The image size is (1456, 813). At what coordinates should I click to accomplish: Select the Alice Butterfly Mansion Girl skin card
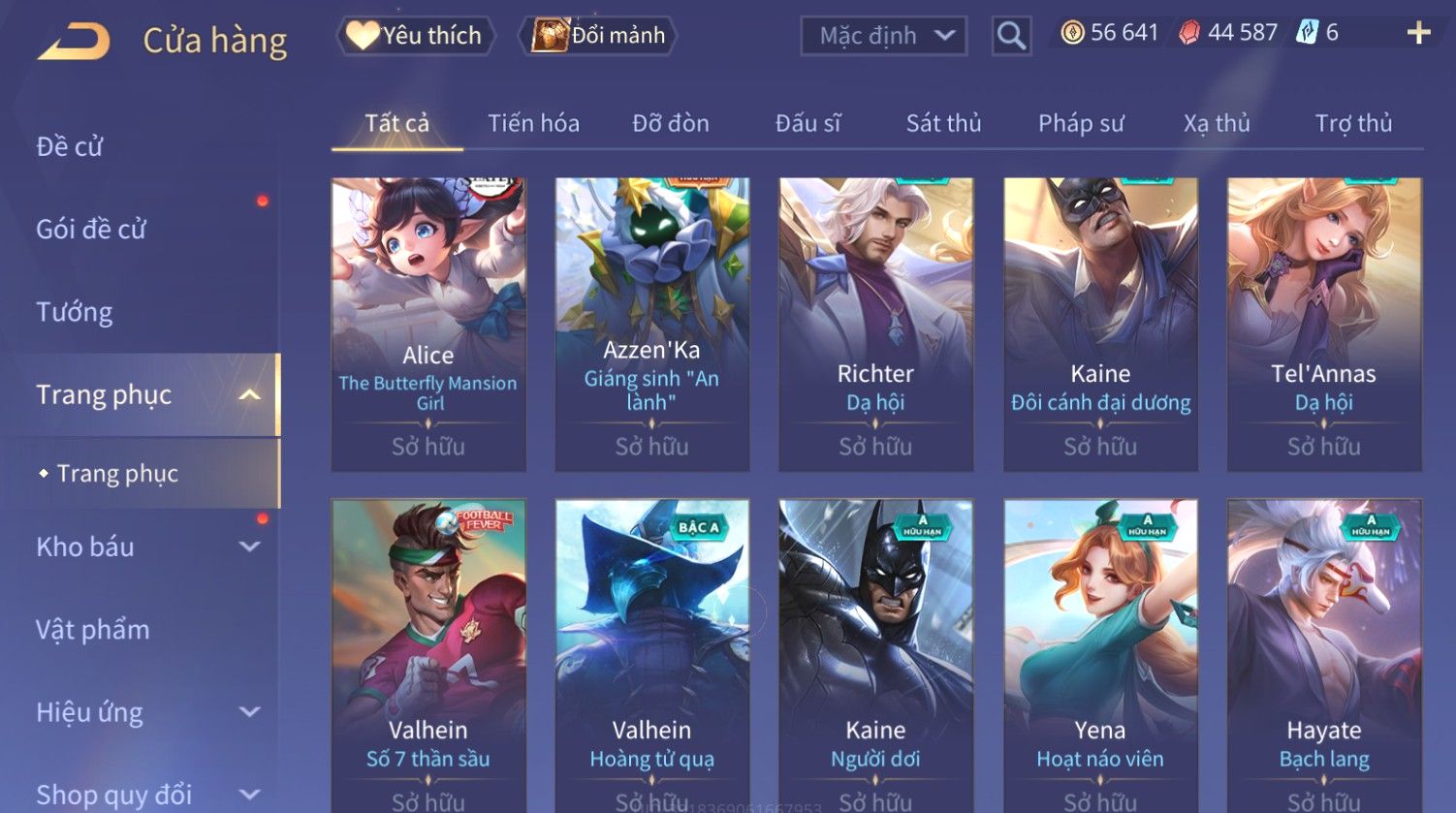click(428, 324)
